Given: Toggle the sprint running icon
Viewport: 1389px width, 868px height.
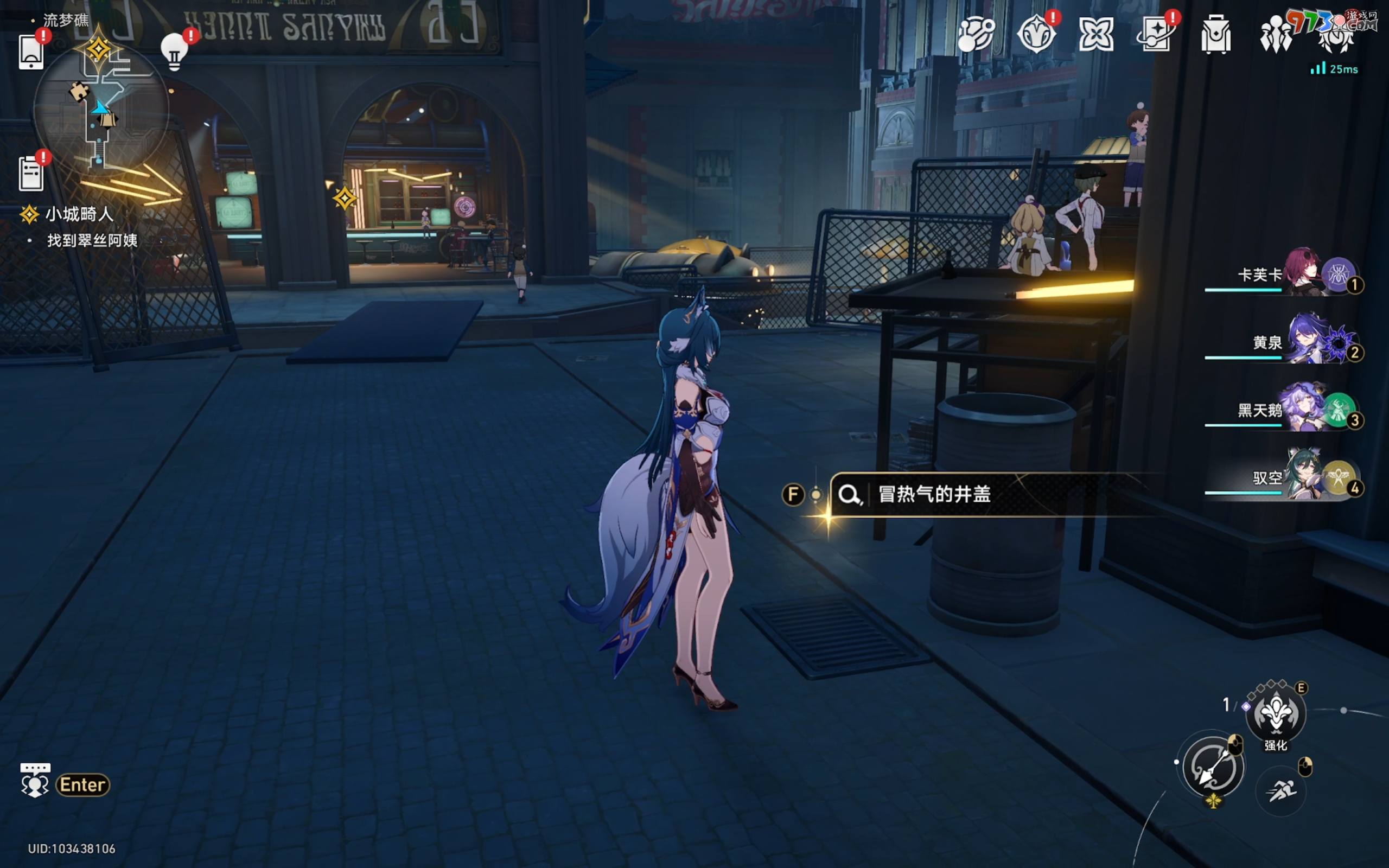Looking at the screenshot, I should [x=1280, y=791].
